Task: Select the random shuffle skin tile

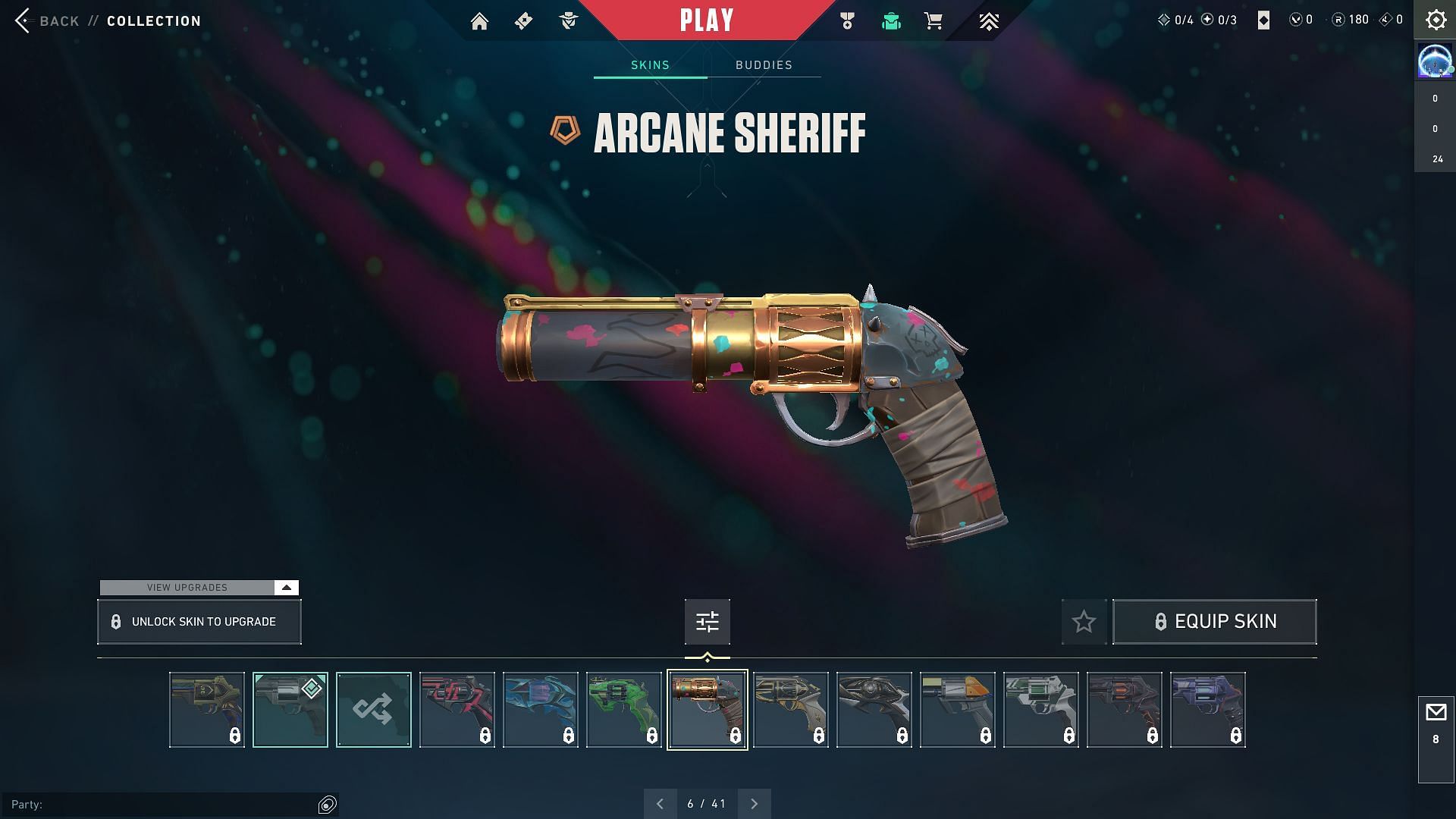Action: click(x=373, y=710)
